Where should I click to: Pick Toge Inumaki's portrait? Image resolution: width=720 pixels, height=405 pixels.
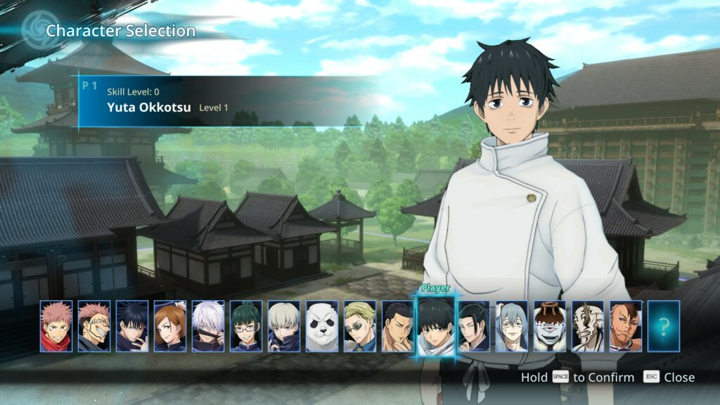pyautogui.click(x=284, y=326)
